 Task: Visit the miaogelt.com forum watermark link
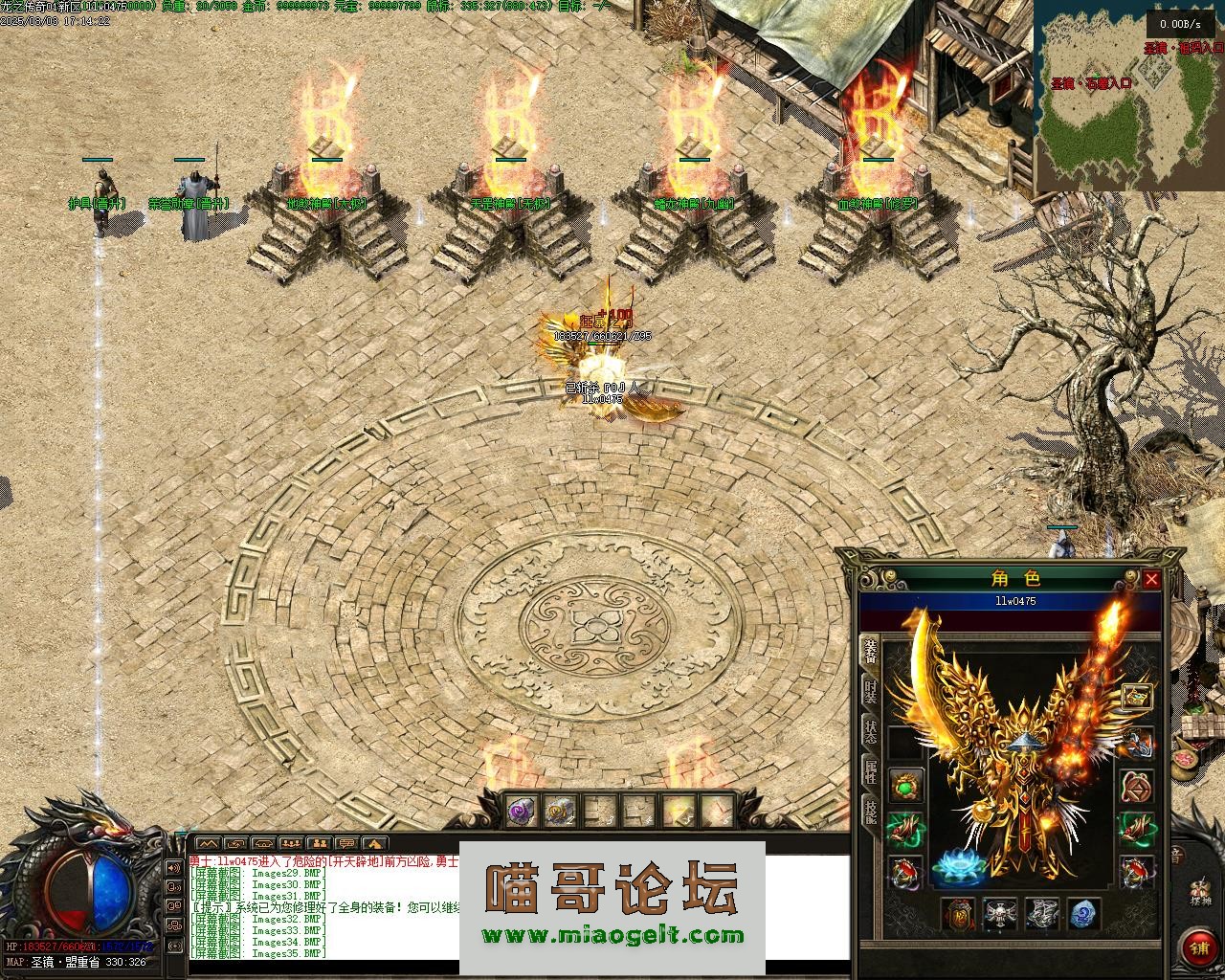pyautogui.click(x=612, y=936)
